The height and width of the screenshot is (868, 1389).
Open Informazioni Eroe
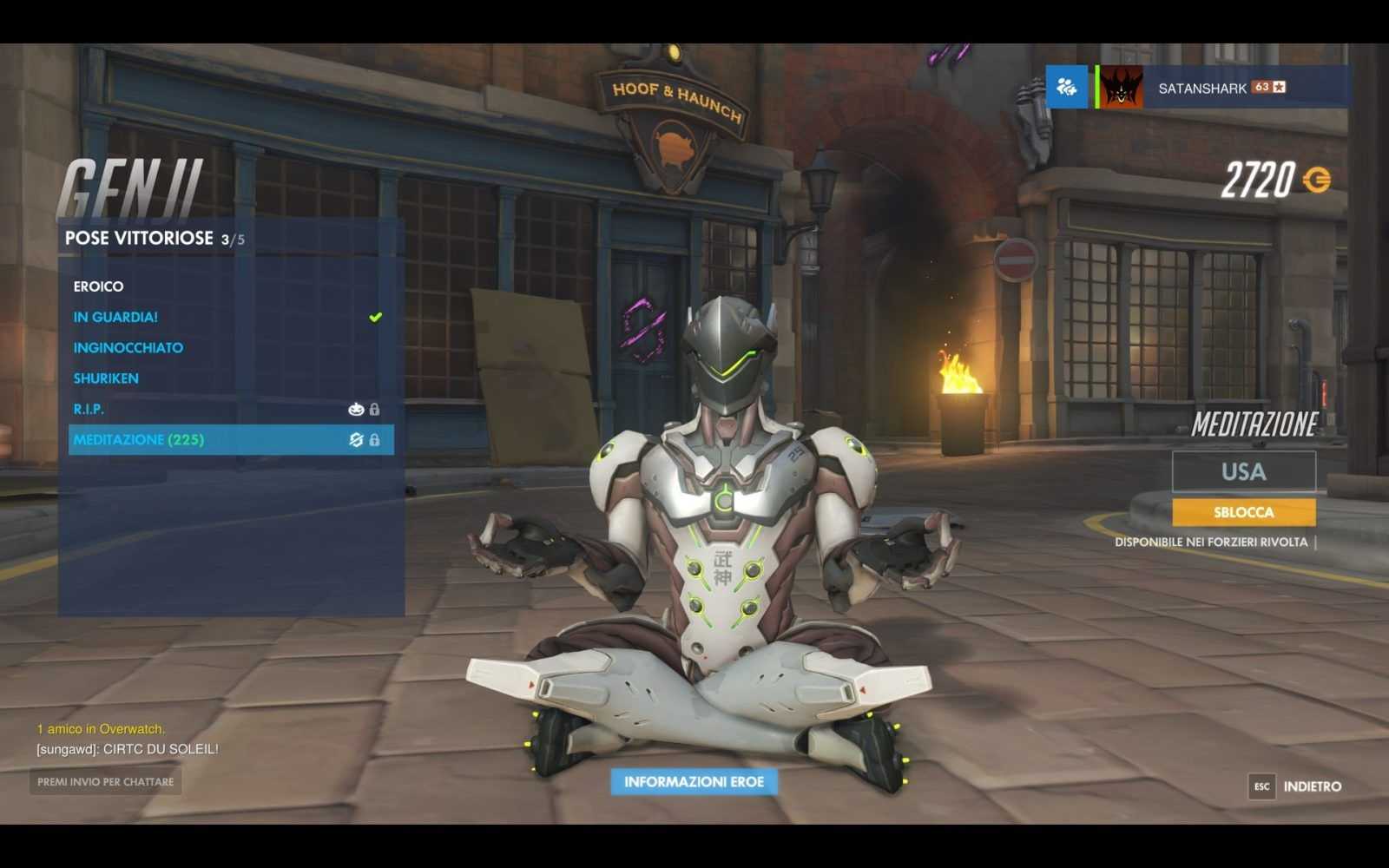pos(694,781)
